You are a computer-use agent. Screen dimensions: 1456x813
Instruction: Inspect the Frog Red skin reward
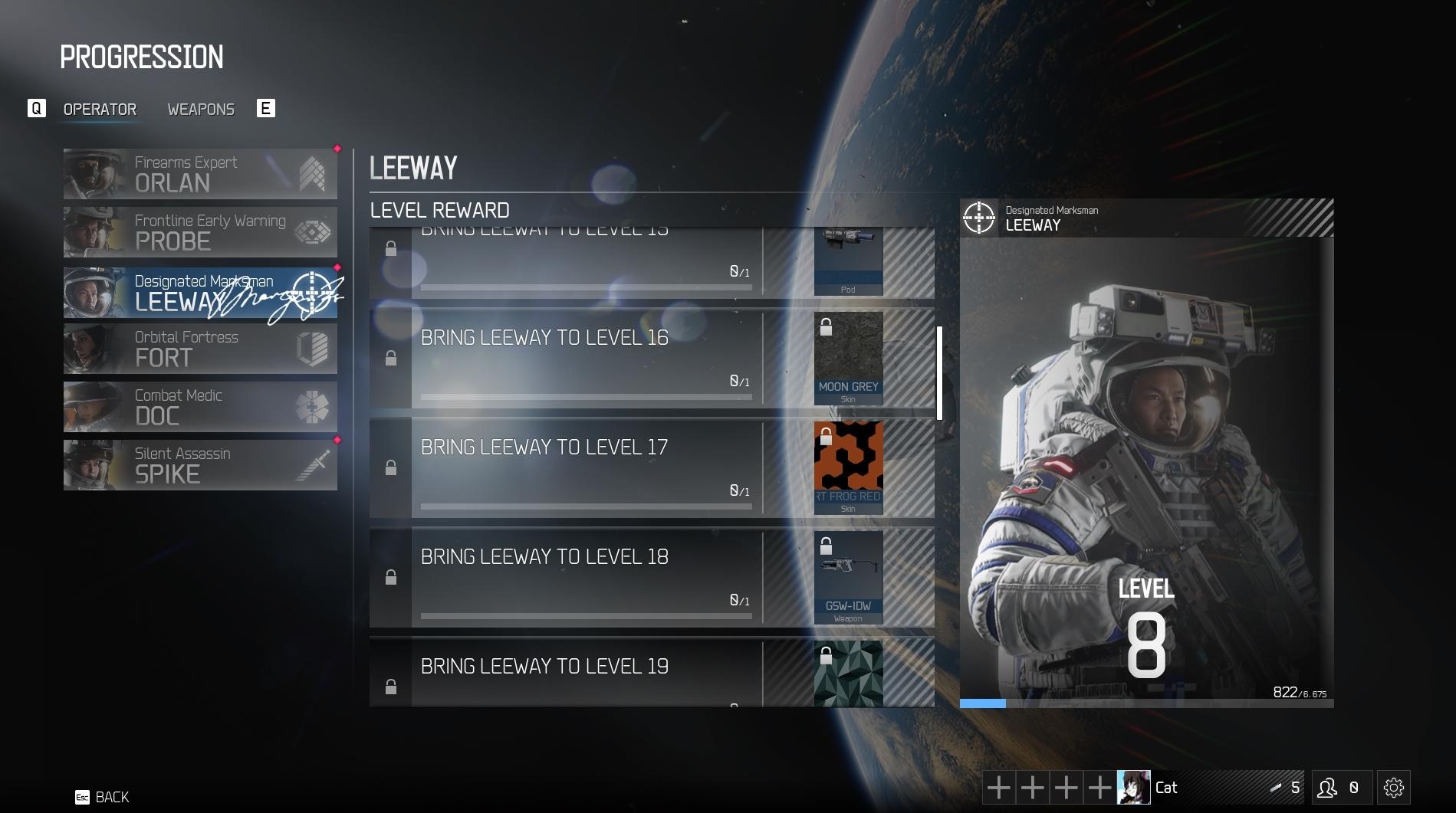pyautogui.click(x=848, y=467)
